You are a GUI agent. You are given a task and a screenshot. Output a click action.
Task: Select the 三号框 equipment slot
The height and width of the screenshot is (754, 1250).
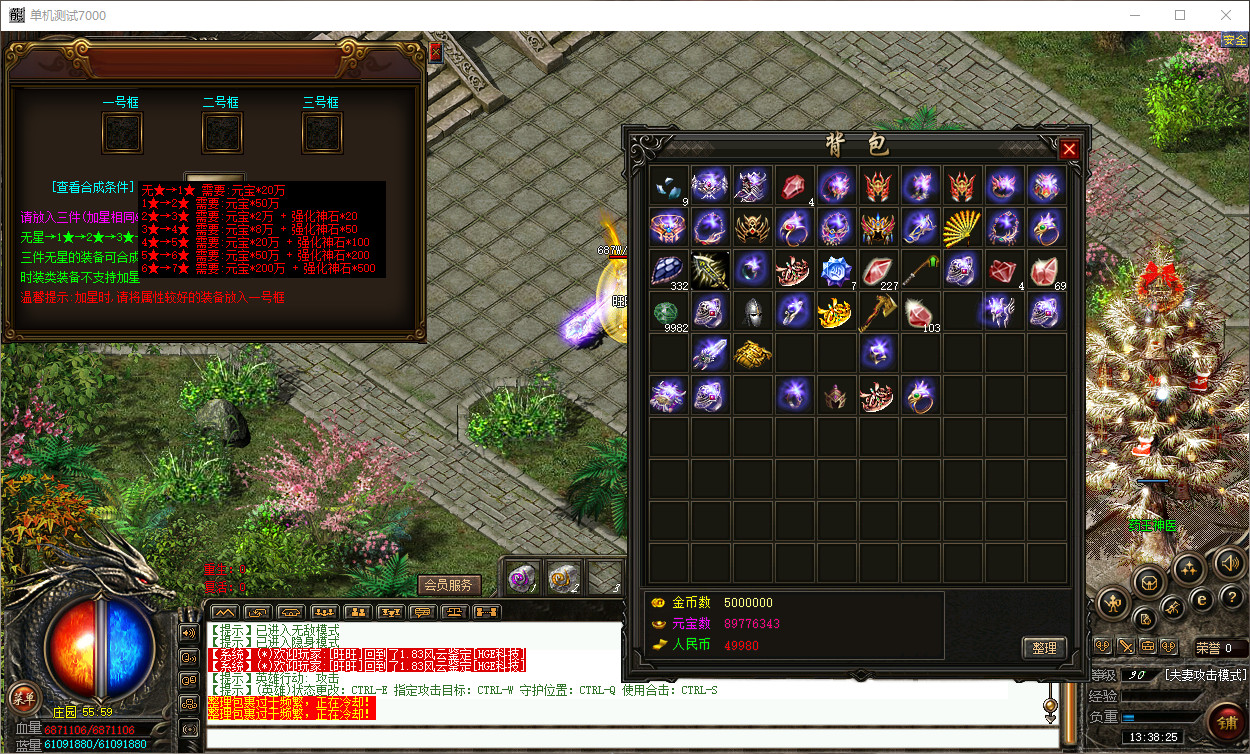pos(322,133)
